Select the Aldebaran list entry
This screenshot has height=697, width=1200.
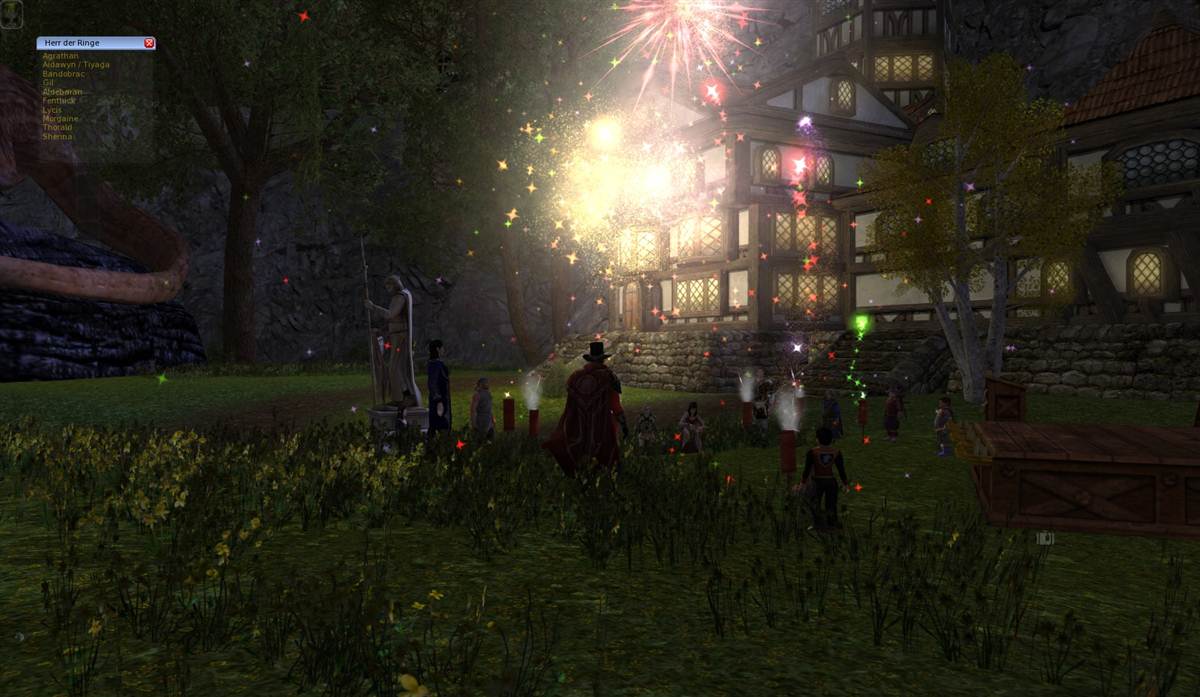[x=62, y=92]
